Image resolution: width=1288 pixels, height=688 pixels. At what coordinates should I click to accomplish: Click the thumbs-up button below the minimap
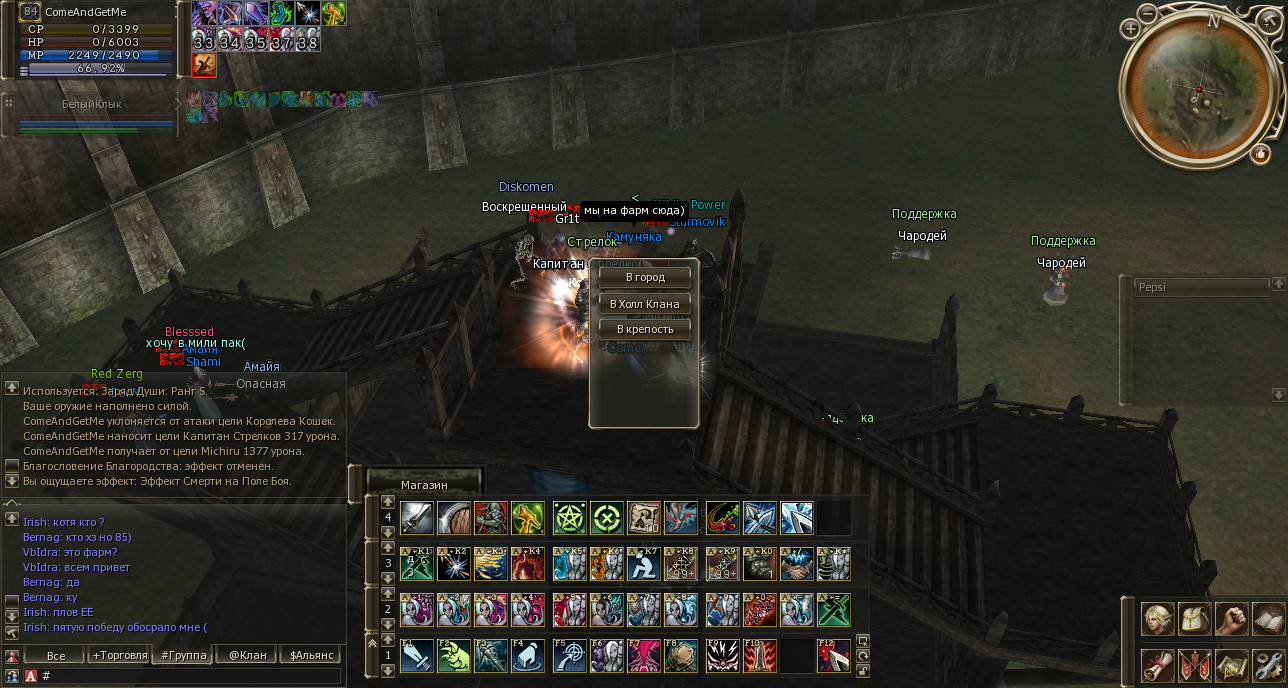(1259, 154)
